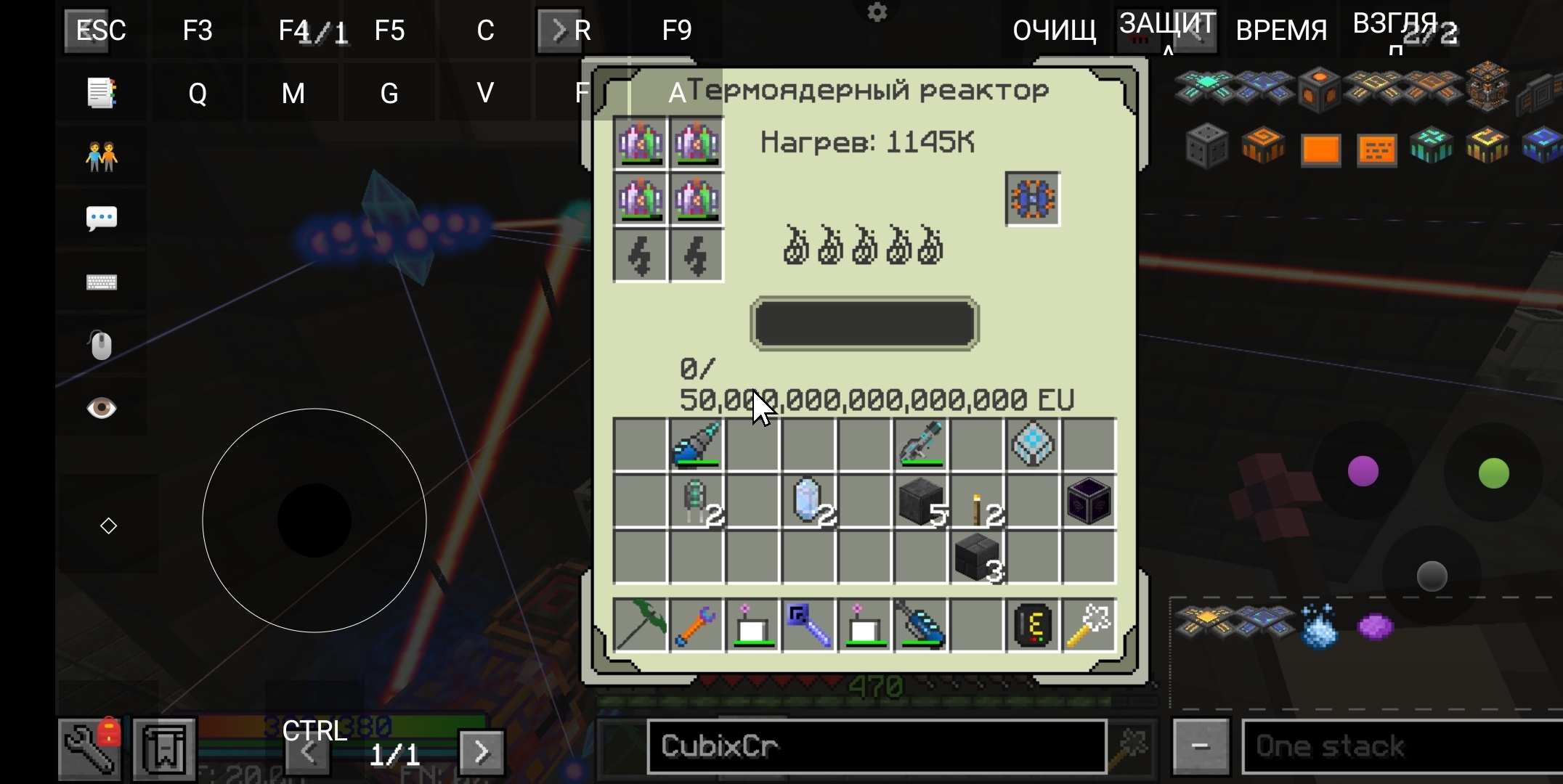This screenshot has height=784, width=1563.
Task: Tap the F9 overlay button
Action: 677,30
